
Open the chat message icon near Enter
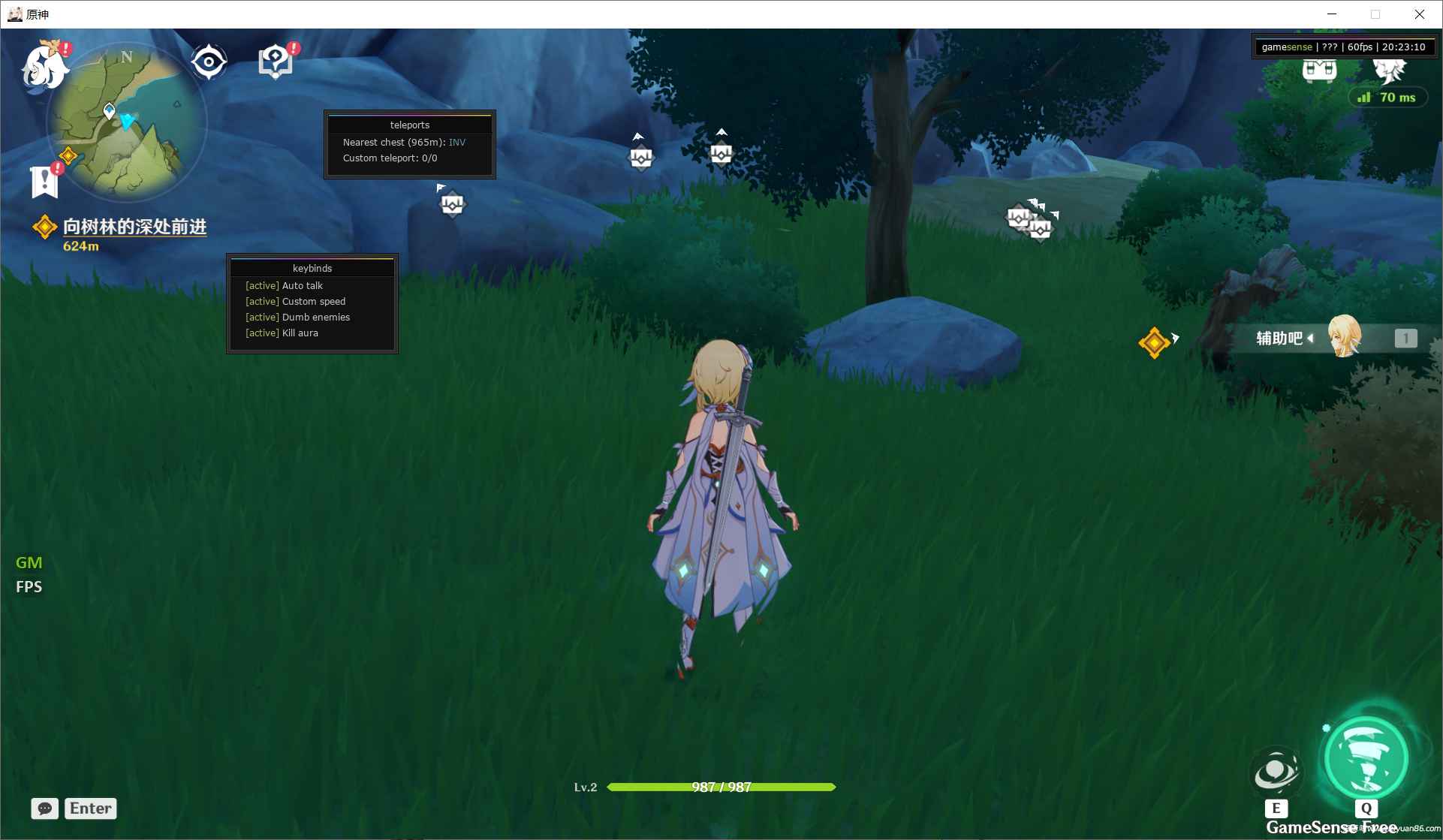pyautogui.click(x=44, y=808)
